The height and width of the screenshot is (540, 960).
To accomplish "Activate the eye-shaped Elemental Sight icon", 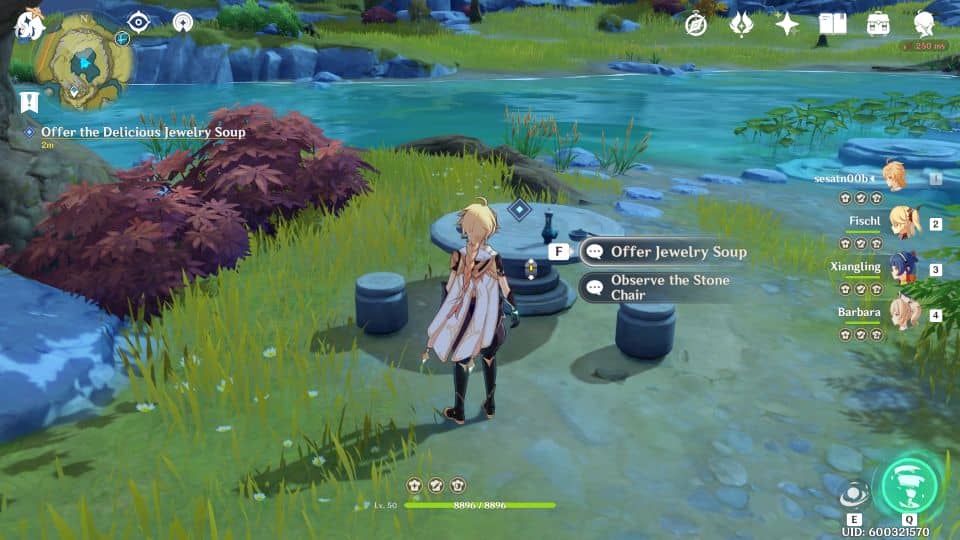I will 137,22.
